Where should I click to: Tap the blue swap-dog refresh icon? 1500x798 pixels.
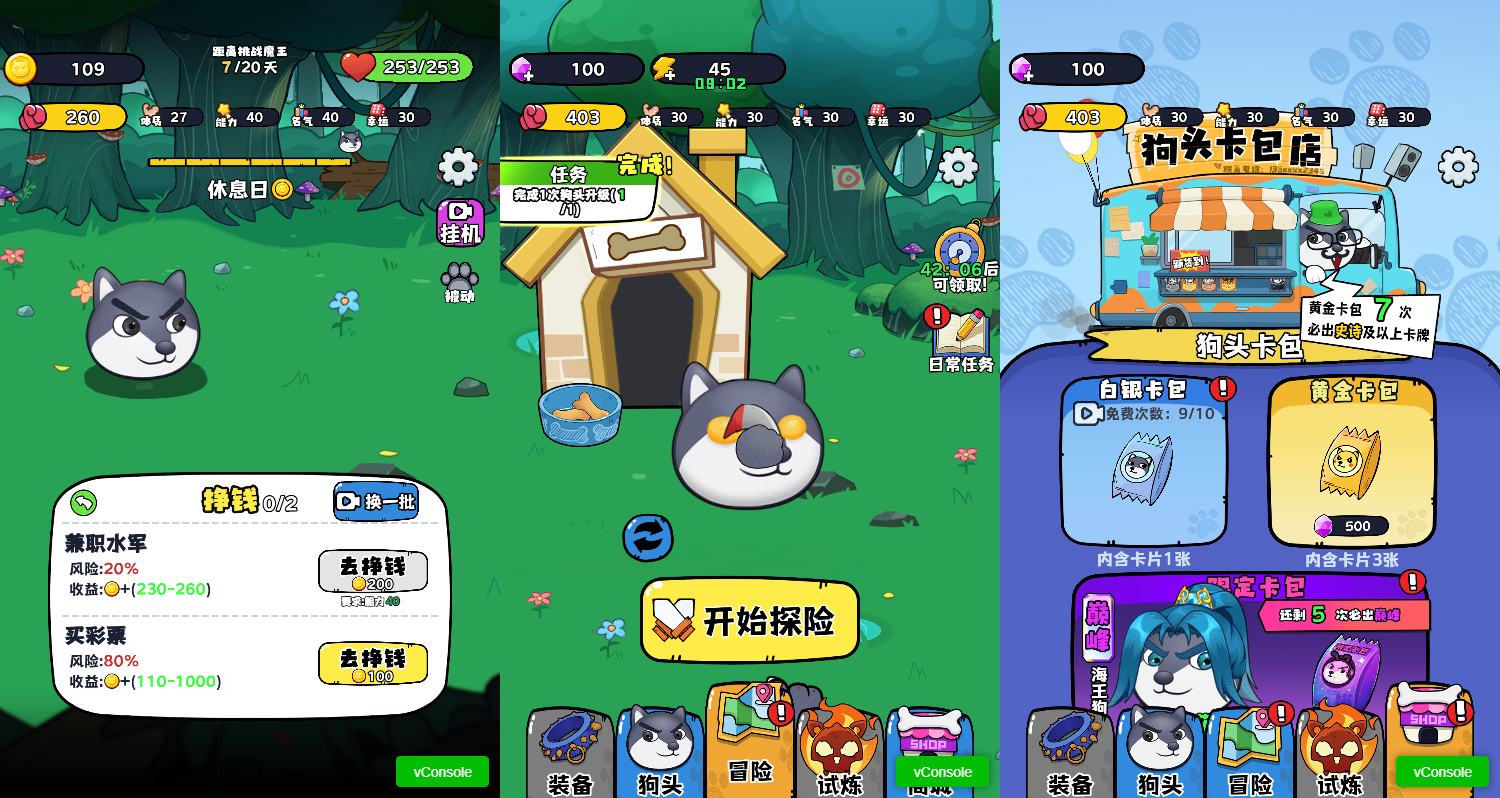coord(647,539)
